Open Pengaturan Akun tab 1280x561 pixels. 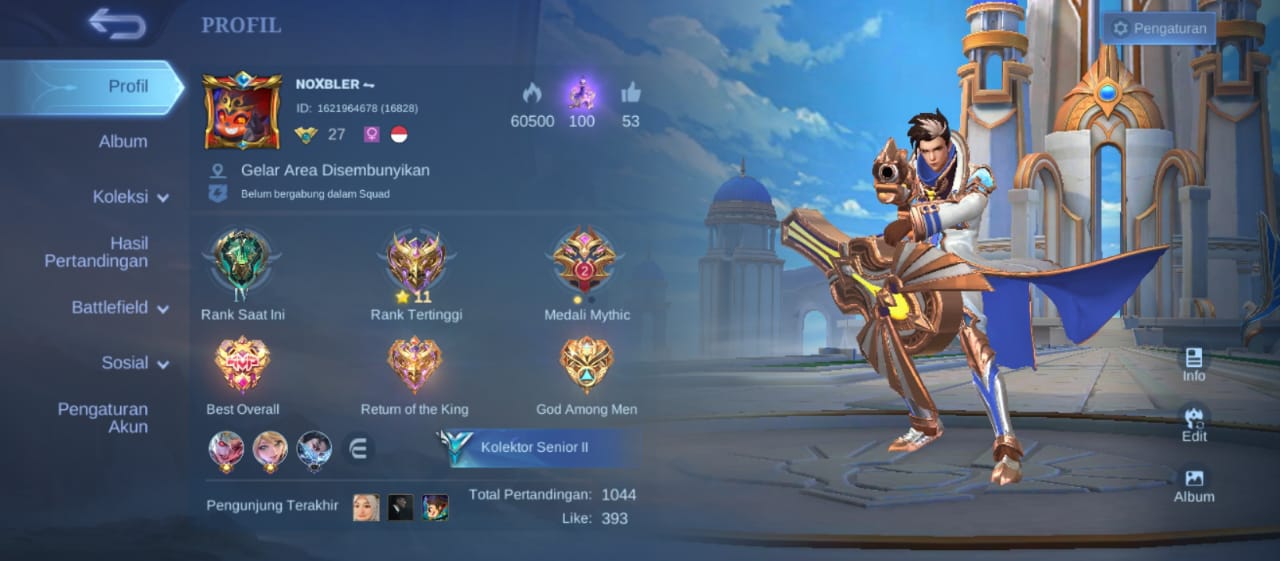point(102,418)
